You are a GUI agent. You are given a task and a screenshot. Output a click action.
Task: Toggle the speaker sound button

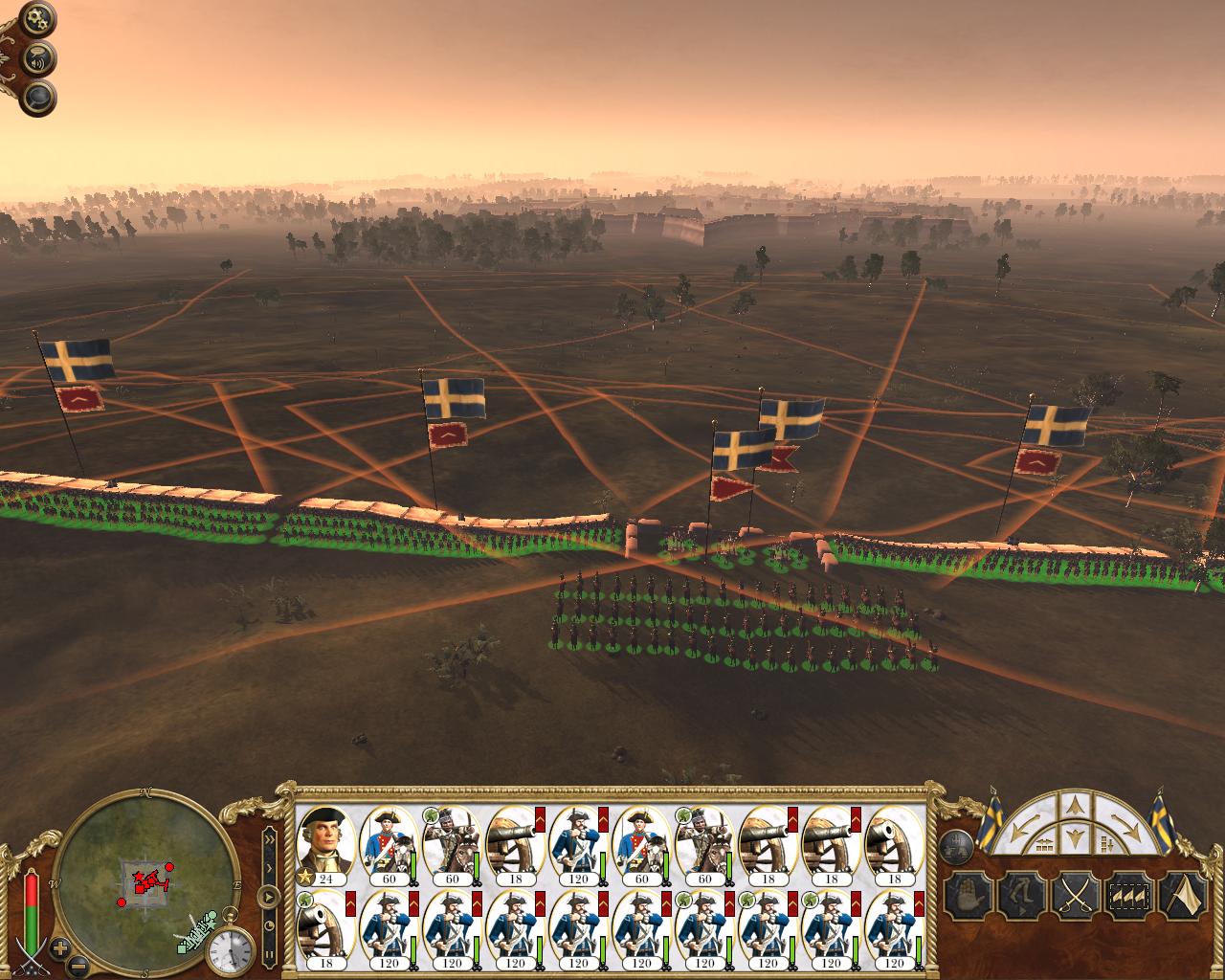coord(39,57)
